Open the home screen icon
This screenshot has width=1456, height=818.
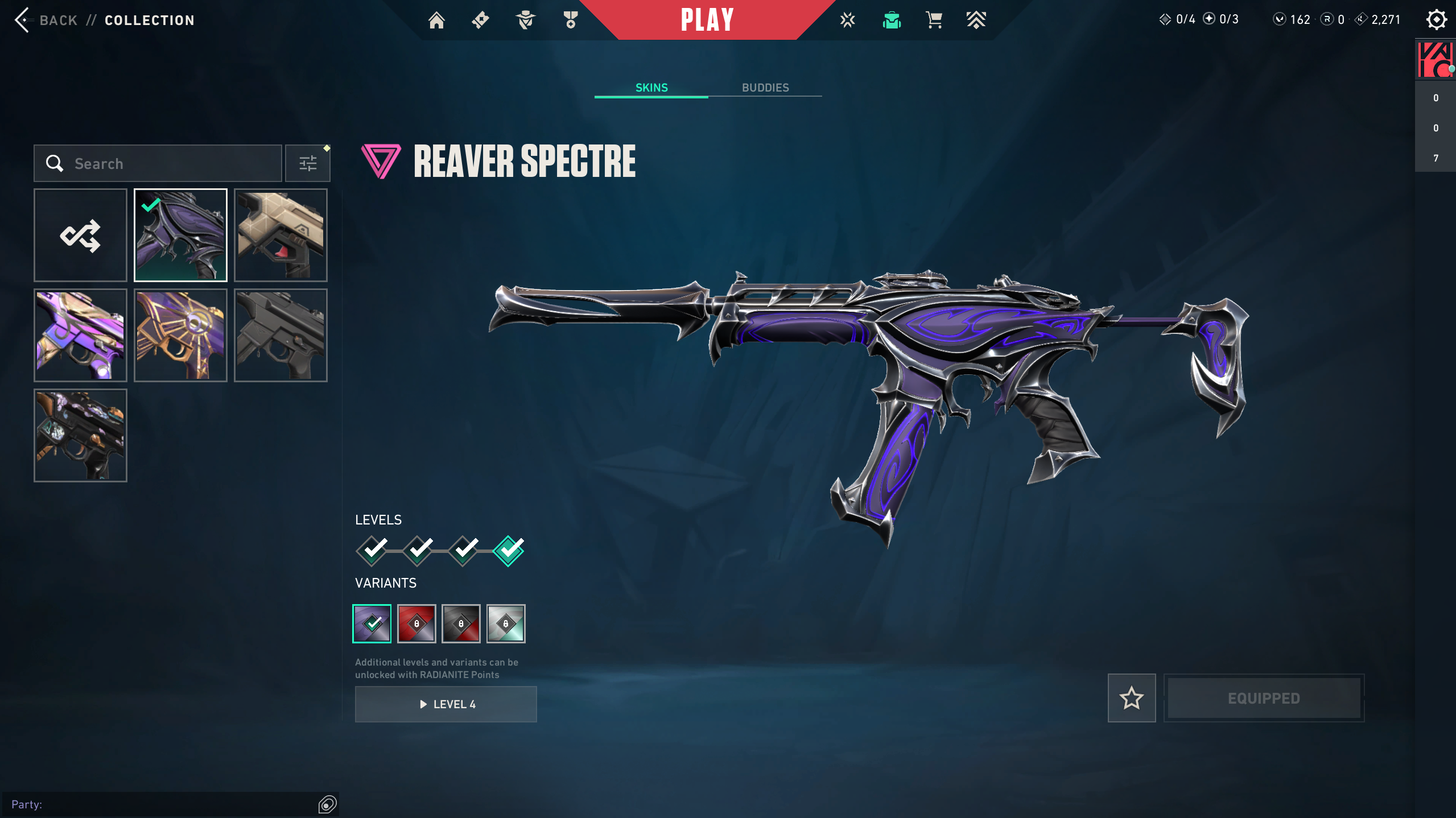point(436,20)
